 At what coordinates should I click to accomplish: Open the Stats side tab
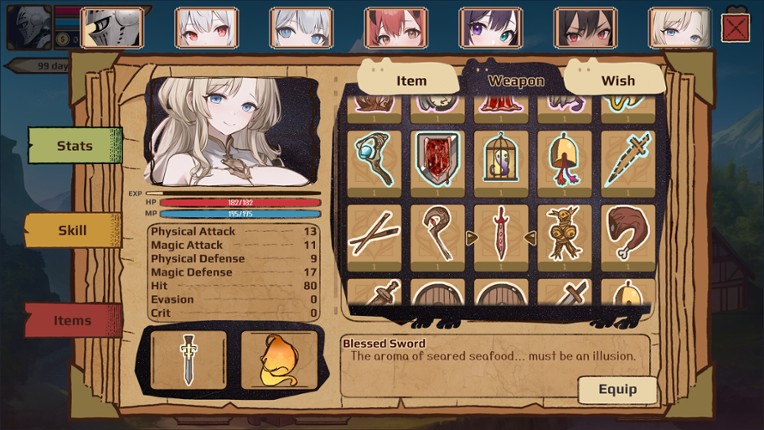pyautogui.click(x=74, y=146)
